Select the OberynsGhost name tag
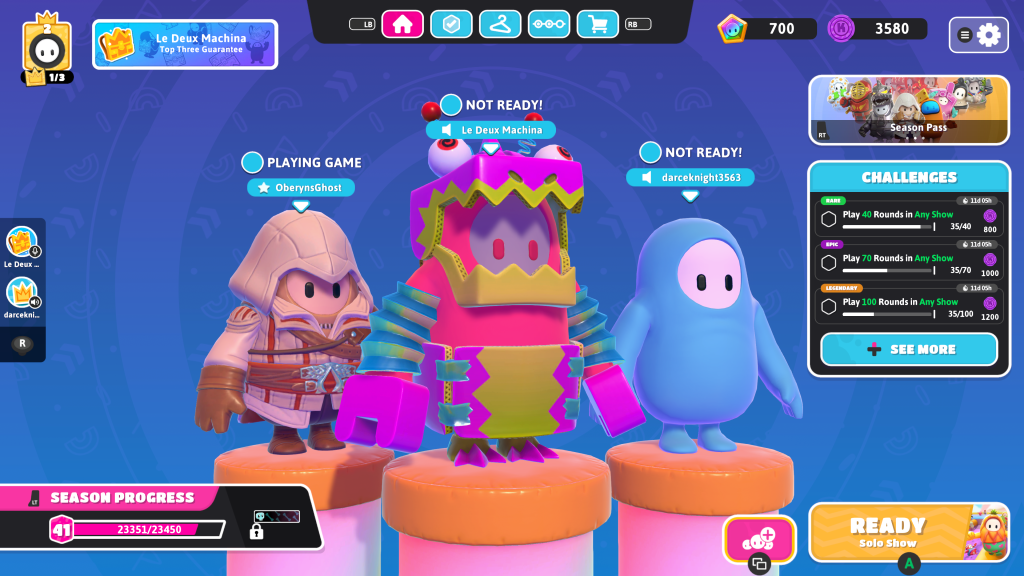Viewport: 1024px width, 576px height. click(x=301, y=187)
